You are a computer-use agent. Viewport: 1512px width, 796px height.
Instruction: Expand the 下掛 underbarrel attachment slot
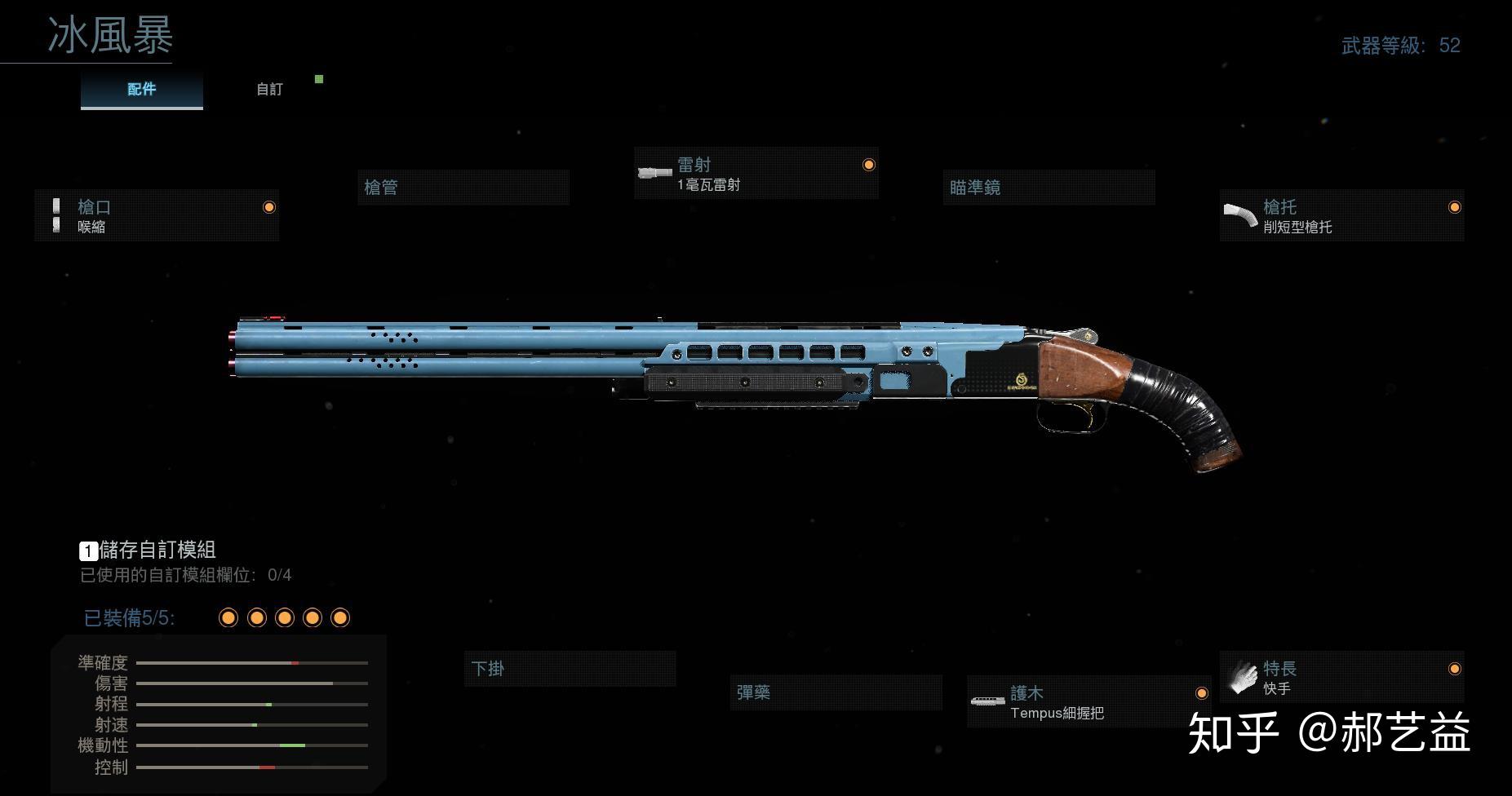point(570,669)
